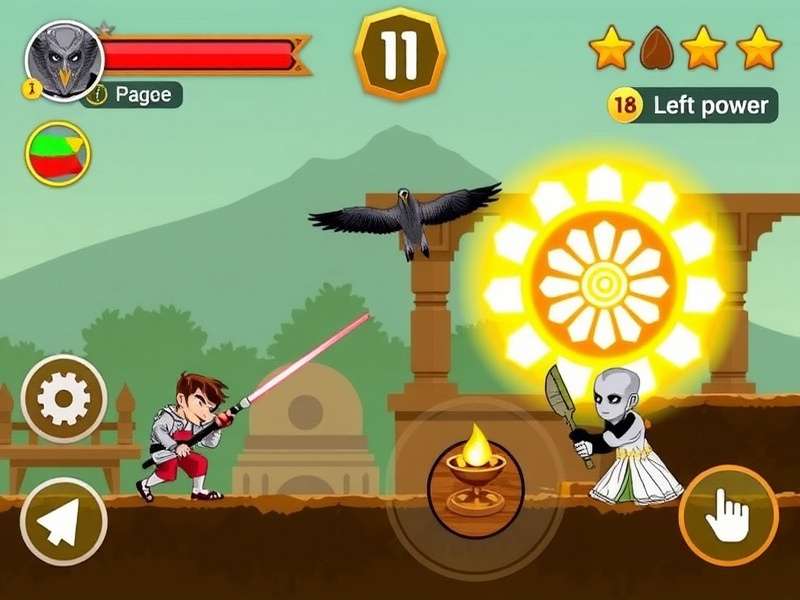Tap the white arrow button
The height and width of the screenshot is (600, 800).
pyautogui.click(x=63, y=520)
